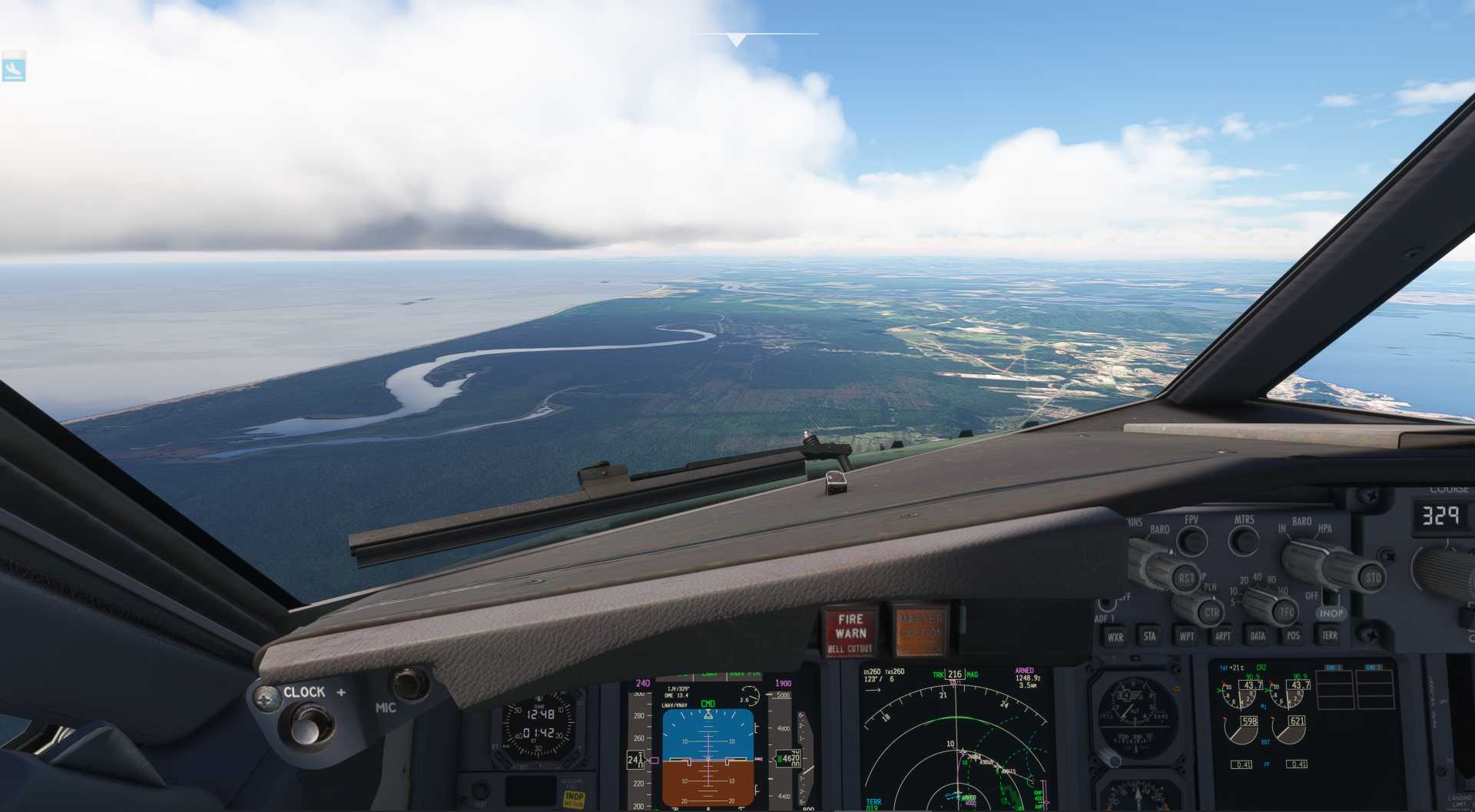Toggle the WXR weather radar button

1115,637
